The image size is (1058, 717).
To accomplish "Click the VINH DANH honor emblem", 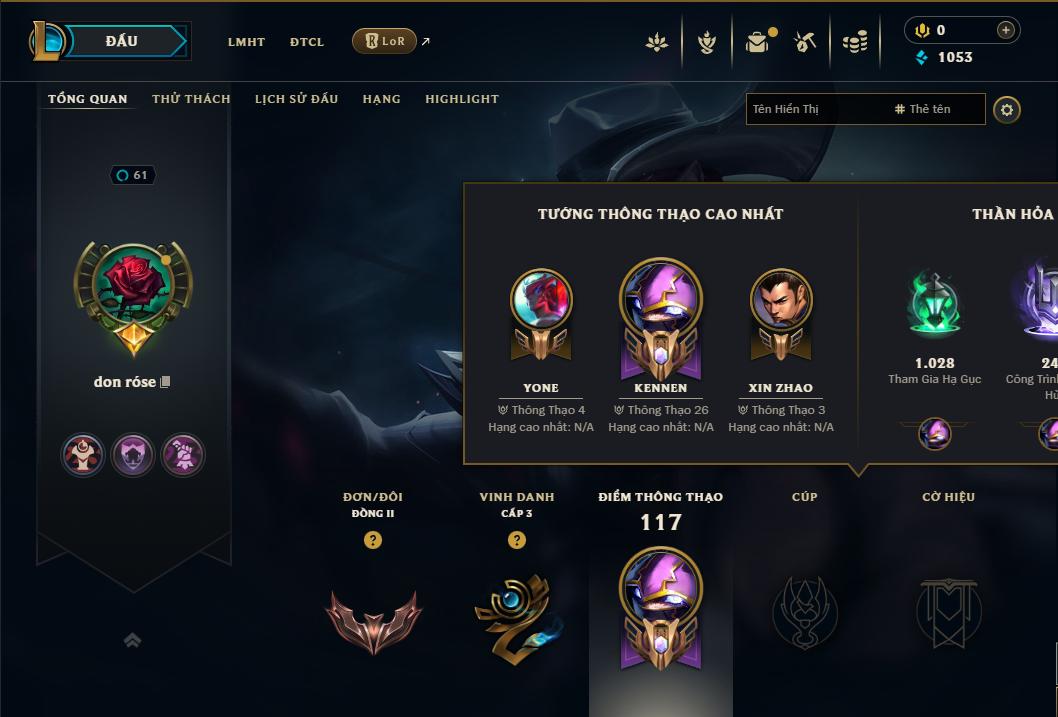I will [x=516, y=618].
